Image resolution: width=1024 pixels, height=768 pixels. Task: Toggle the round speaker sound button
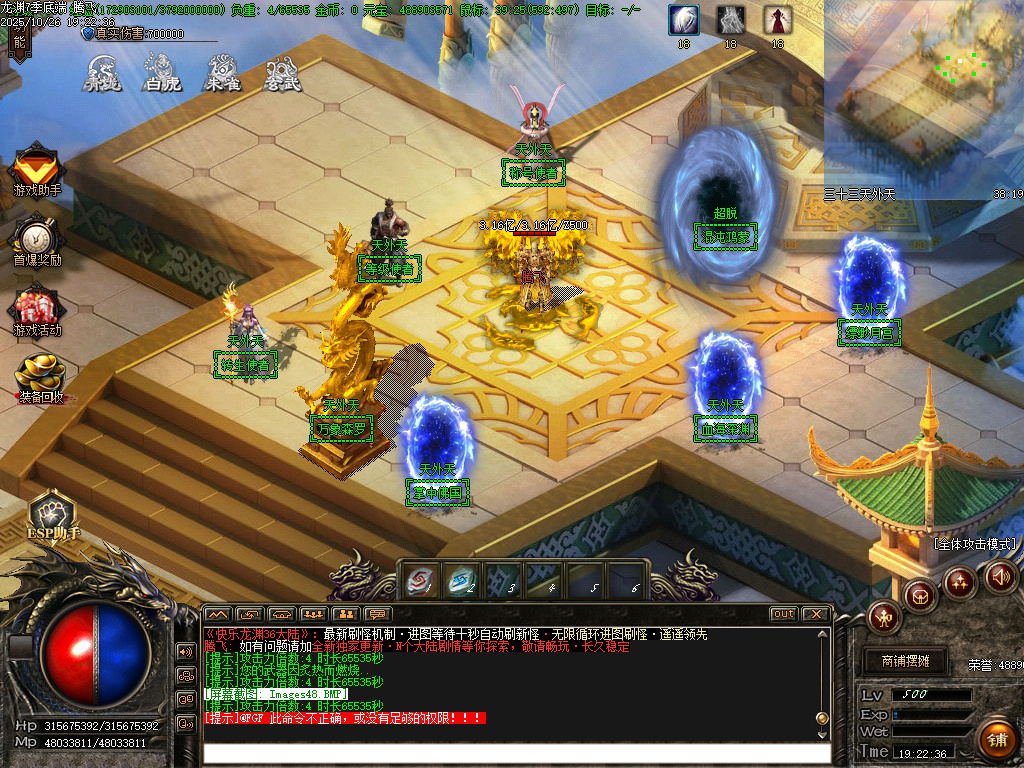tap(999, 577)
